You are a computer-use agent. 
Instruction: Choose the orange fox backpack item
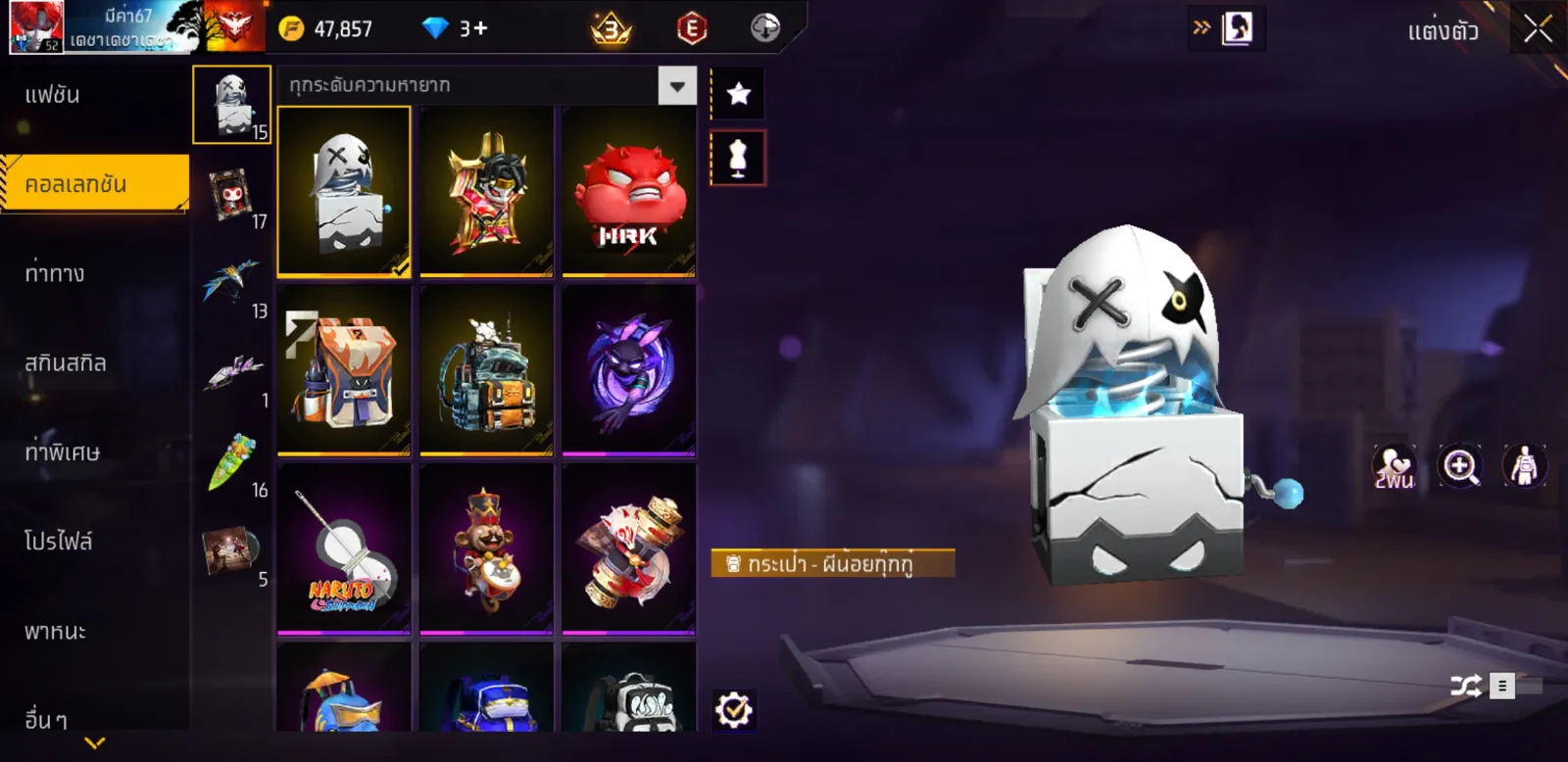point(344,370)
